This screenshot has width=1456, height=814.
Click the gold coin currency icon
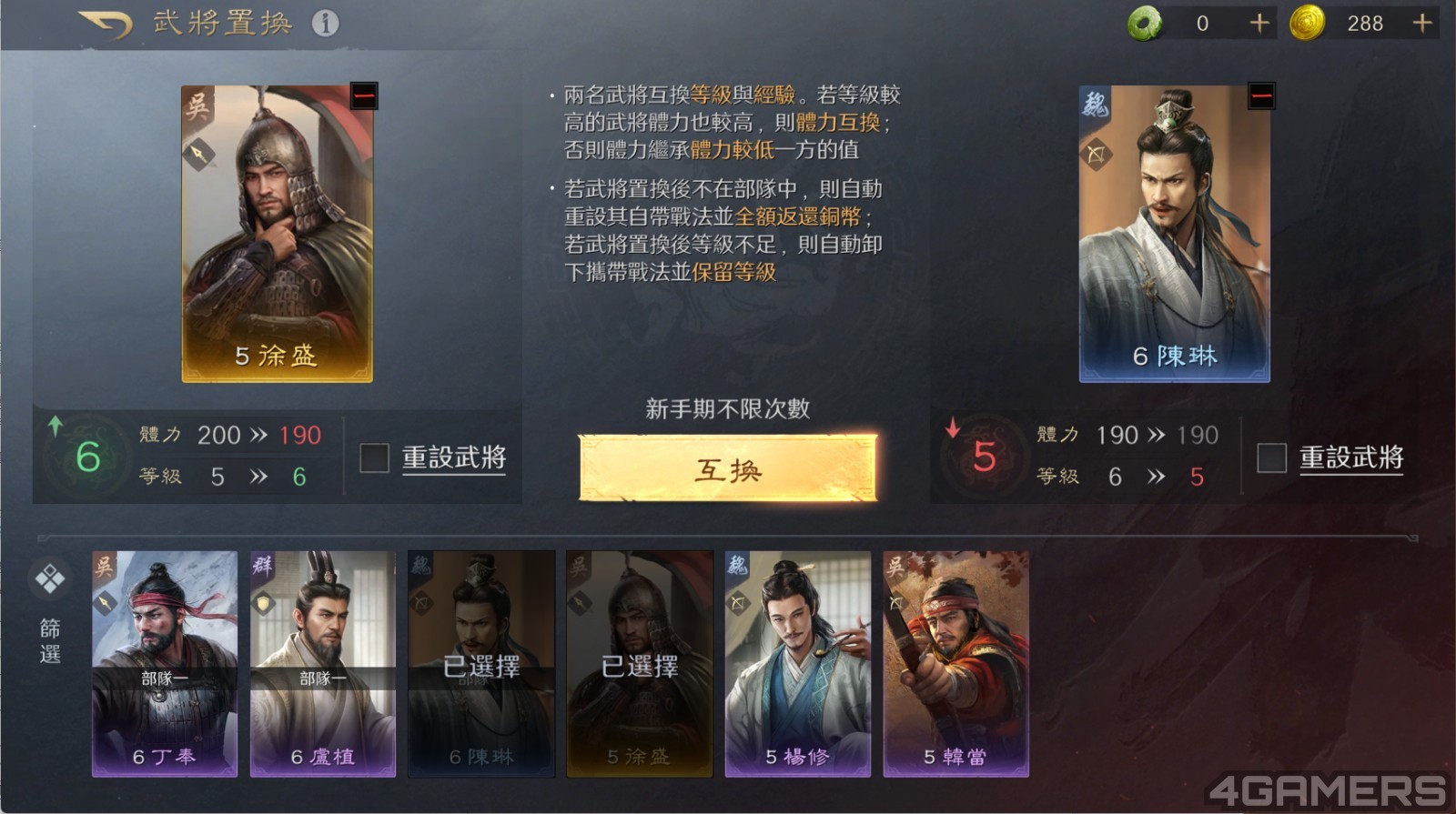(1309, 25)
